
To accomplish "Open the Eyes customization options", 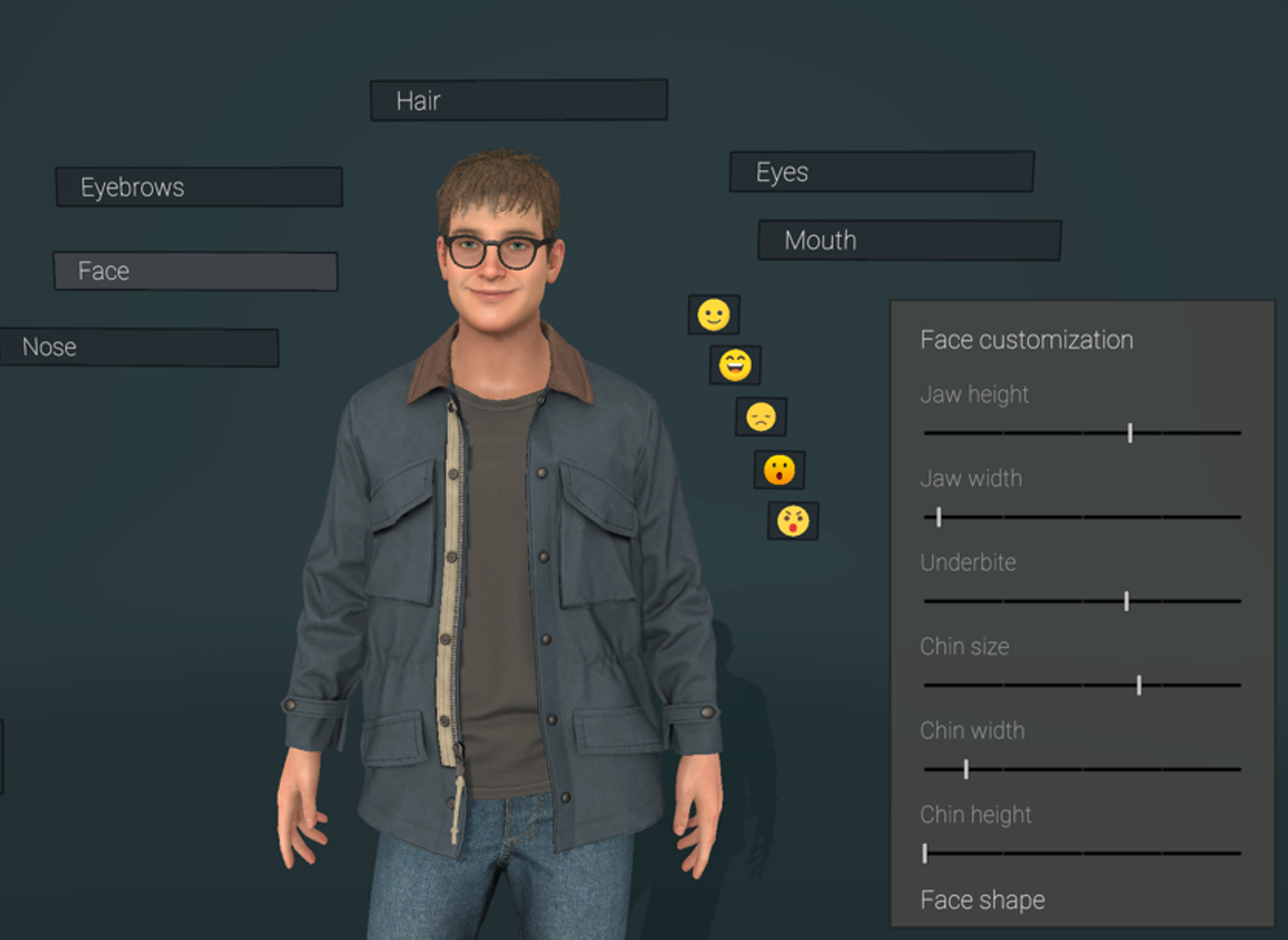I will [880, 171].
